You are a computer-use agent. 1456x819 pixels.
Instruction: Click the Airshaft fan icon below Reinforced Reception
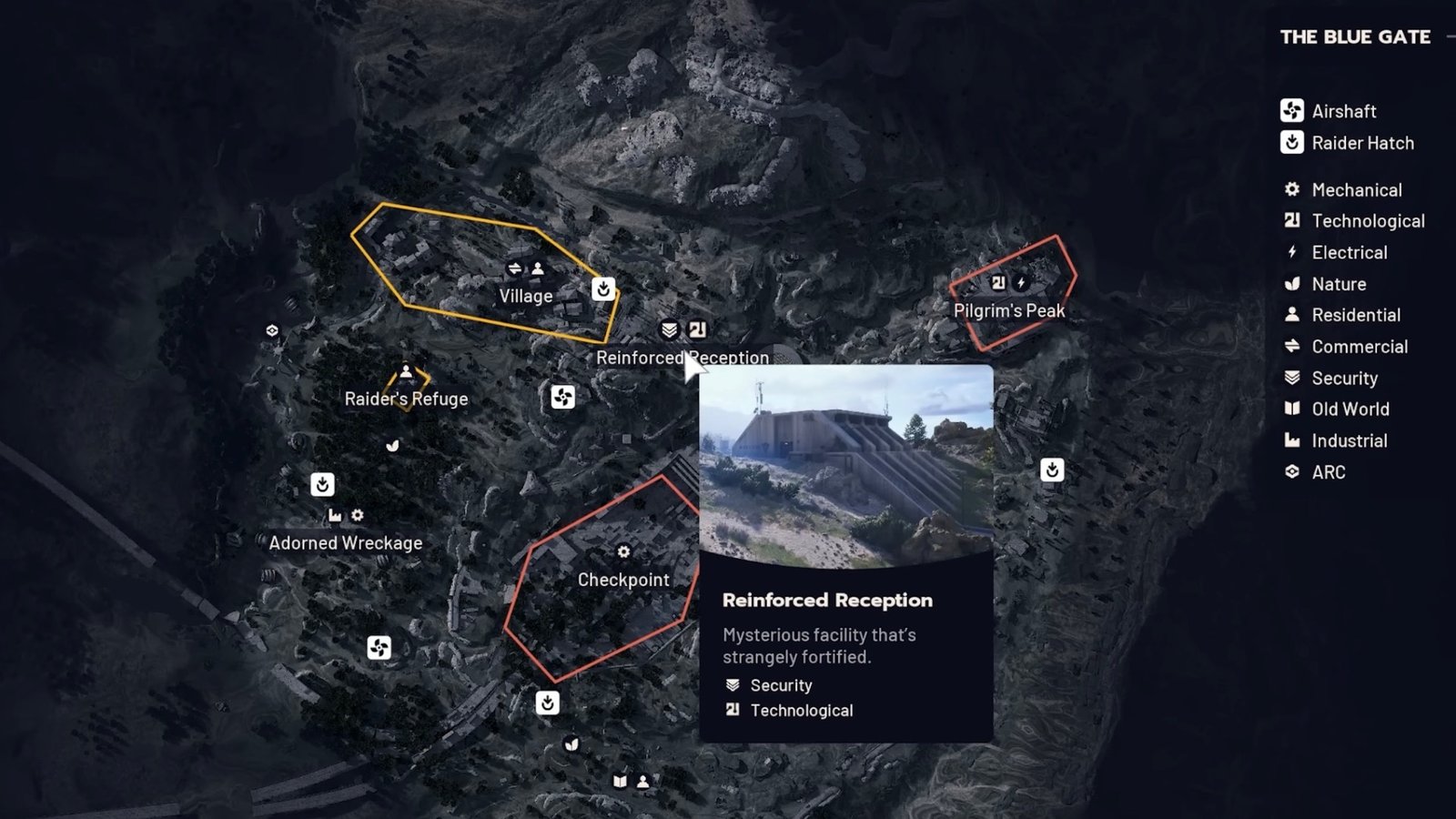[x=563, y=398]
